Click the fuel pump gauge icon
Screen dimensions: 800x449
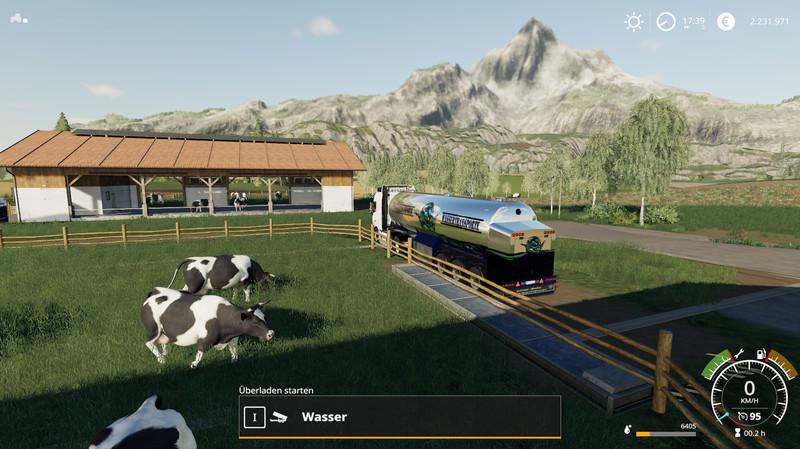[762, 354]
